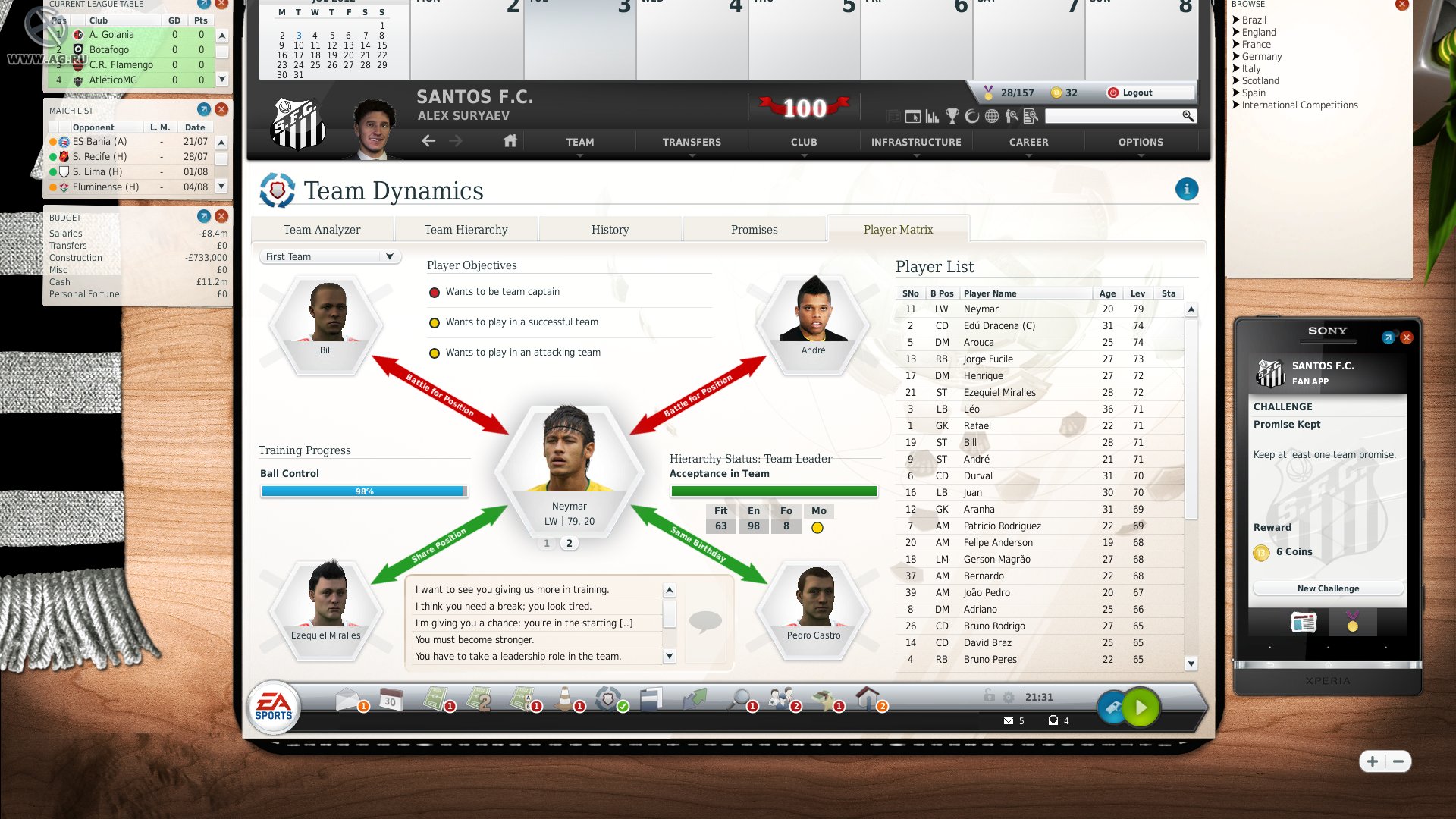Open the globe world icon in the top bar
Screen dimensions: 1456x819
[992, 116]
